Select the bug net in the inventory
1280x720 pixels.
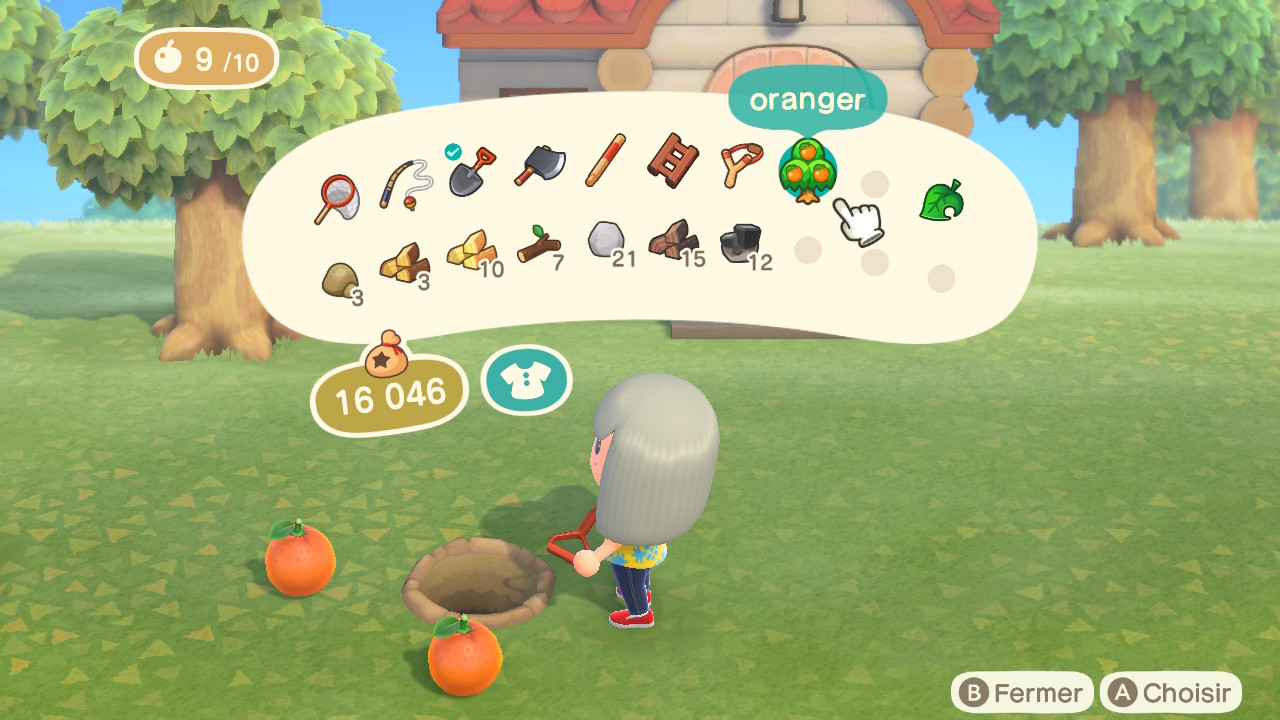click(x=340, y=197)
